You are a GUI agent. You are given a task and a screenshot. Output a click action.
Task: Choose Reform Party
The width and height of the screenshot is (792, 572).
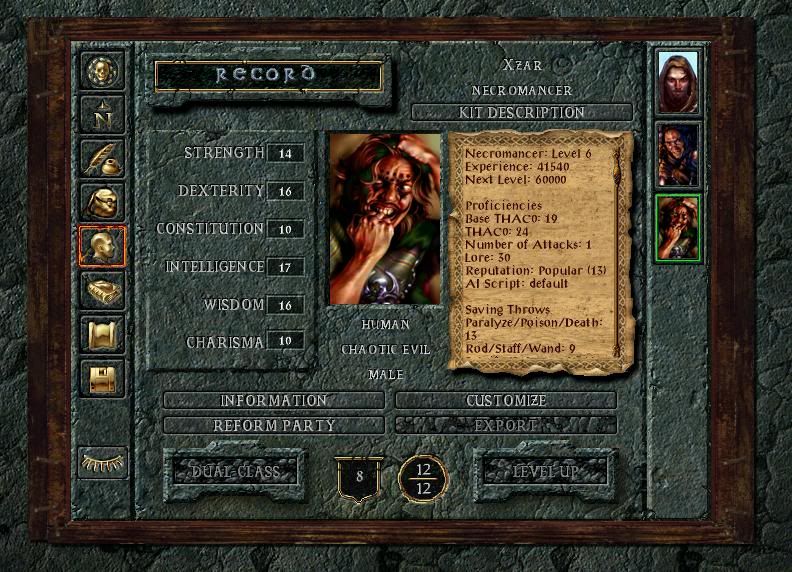pos(273,425)
